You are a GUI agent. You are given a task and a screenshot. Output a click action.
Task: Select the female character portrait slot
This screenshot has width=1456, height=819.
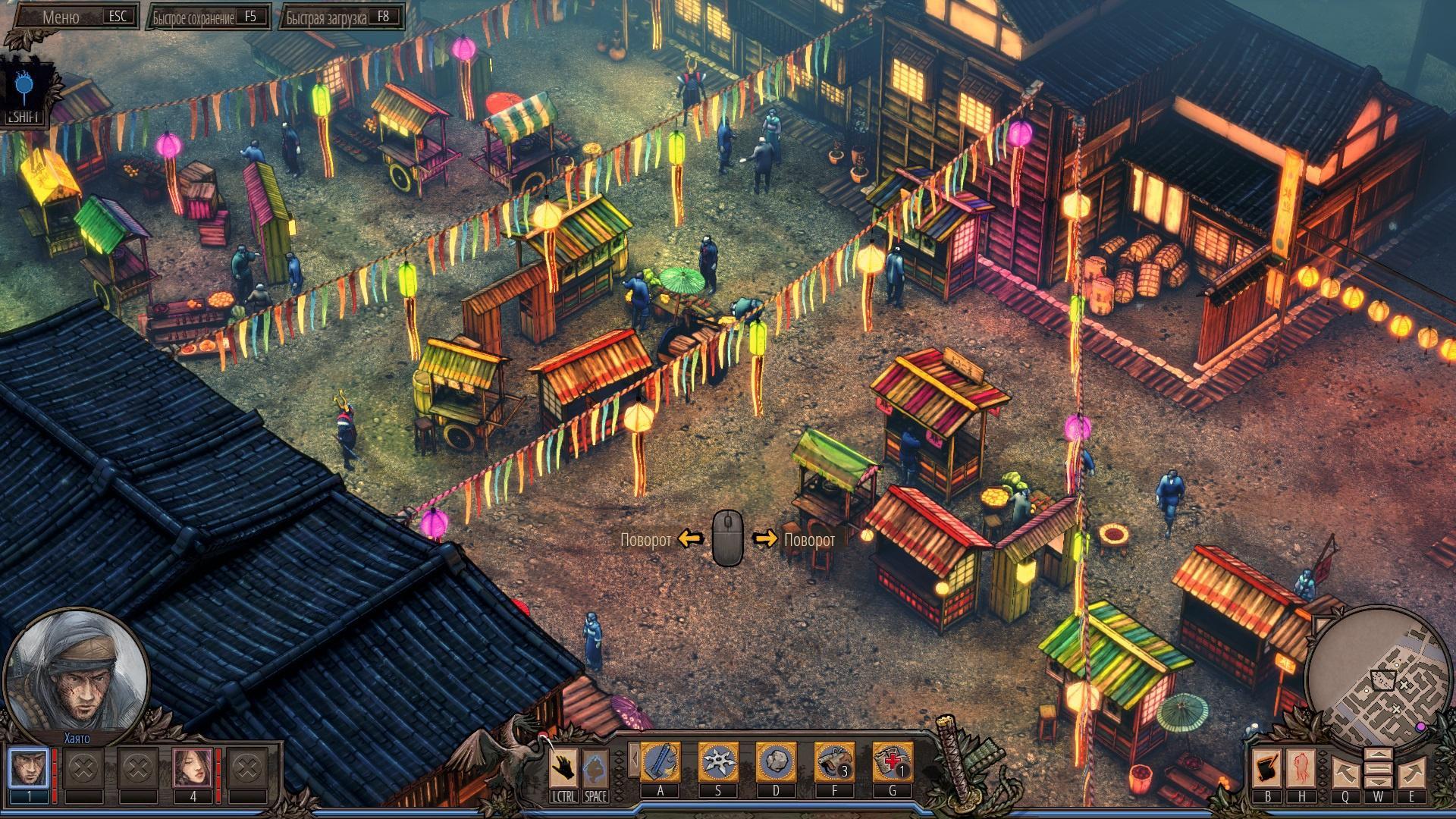click(x=193, y=767)
